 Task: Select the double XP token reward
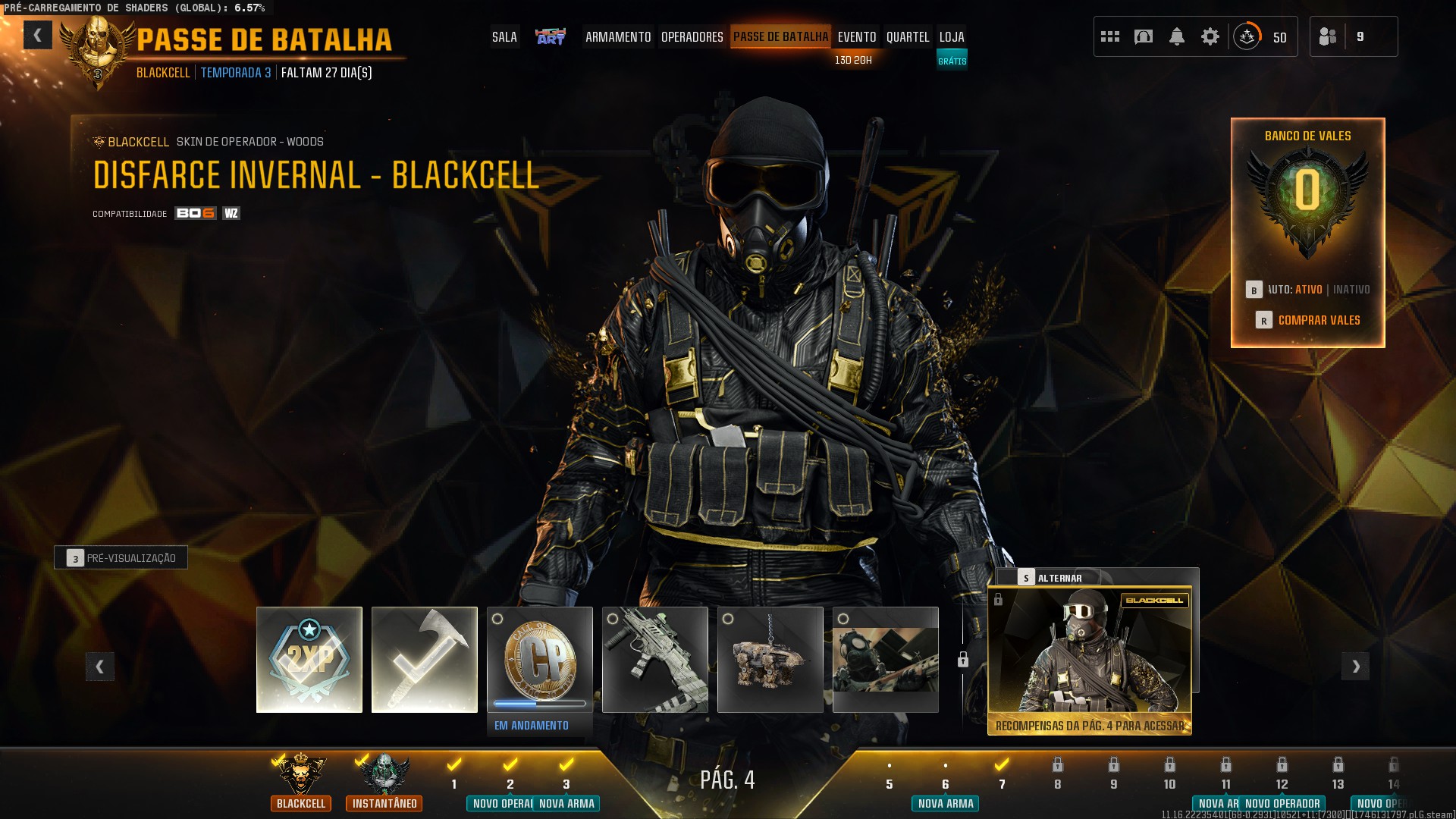point(309,660)
